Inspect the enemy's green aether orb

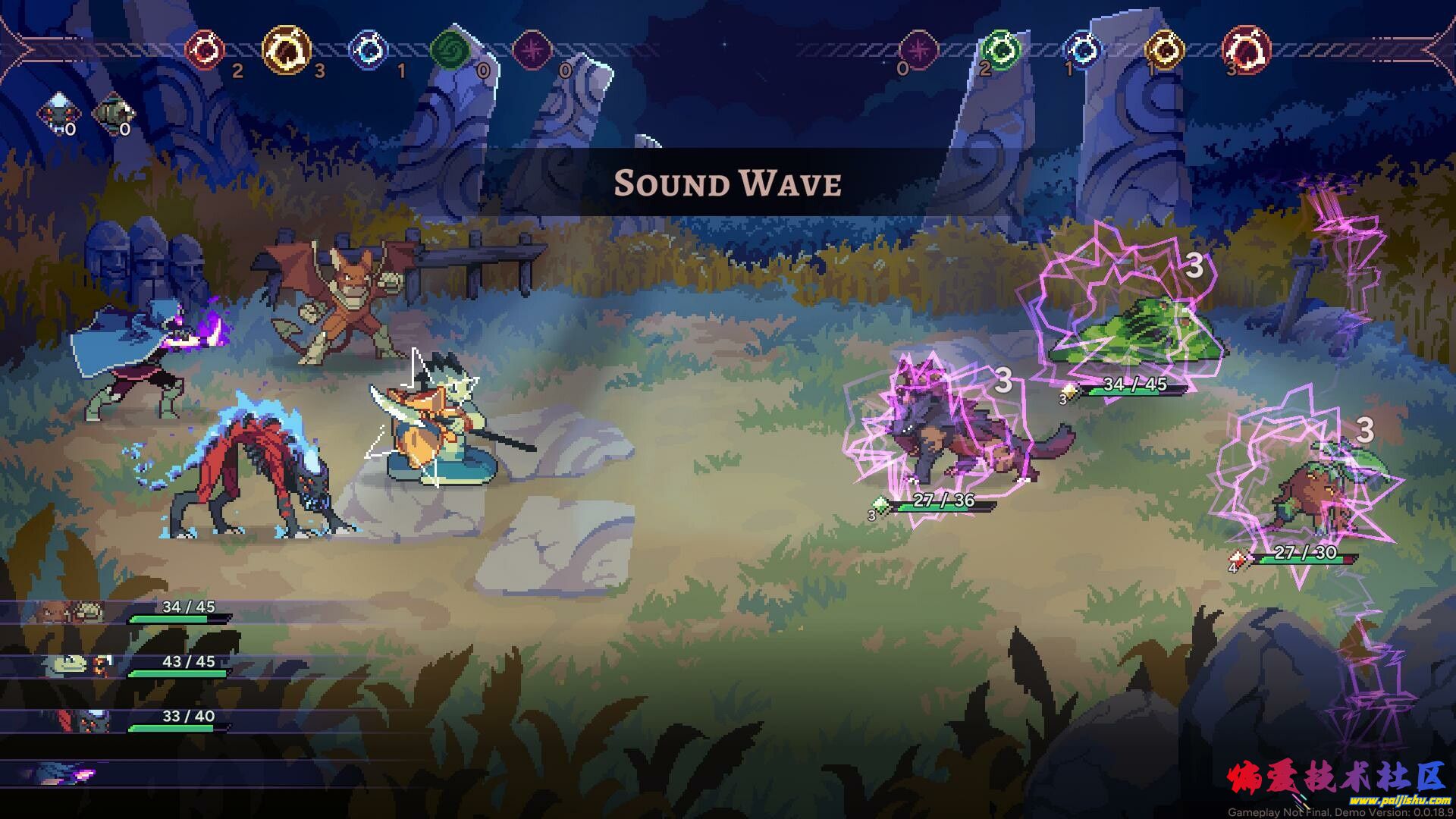coord(1000,50)
